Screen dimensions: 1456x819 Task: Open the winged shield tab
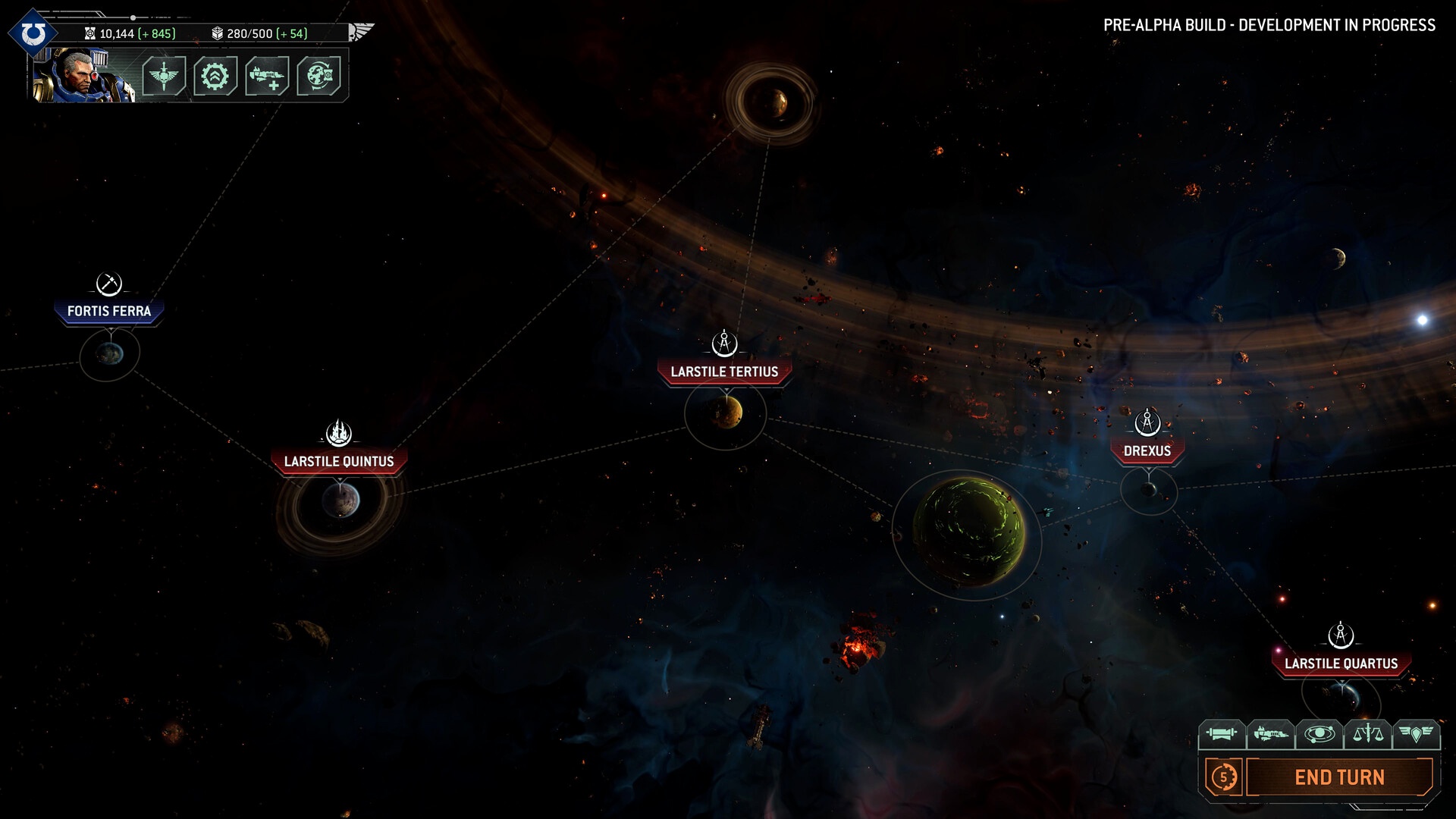tap(1416, 734)
